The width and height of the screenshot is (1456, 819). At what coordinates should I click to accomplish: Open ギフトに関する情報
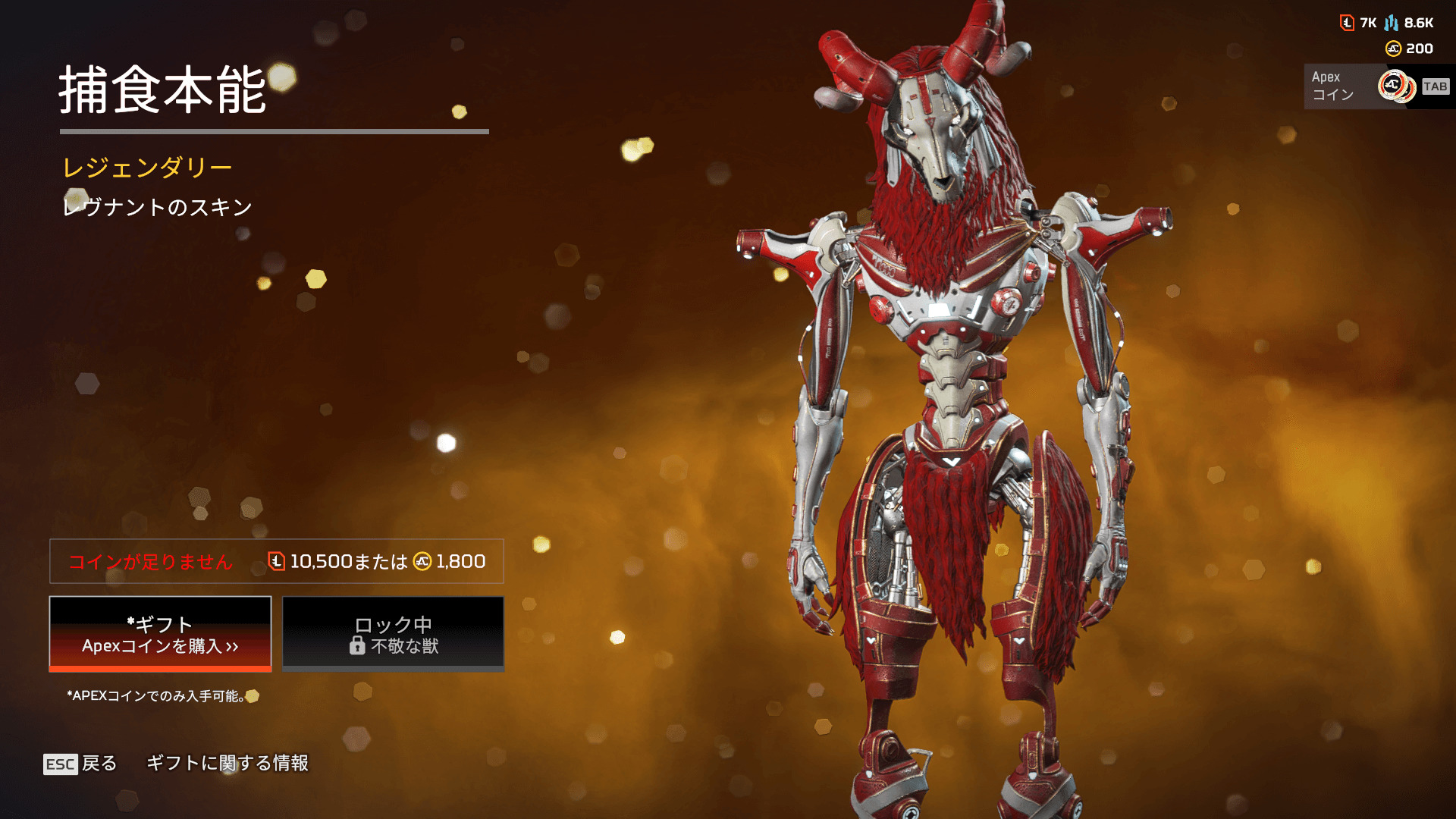(x=227, y=763)
